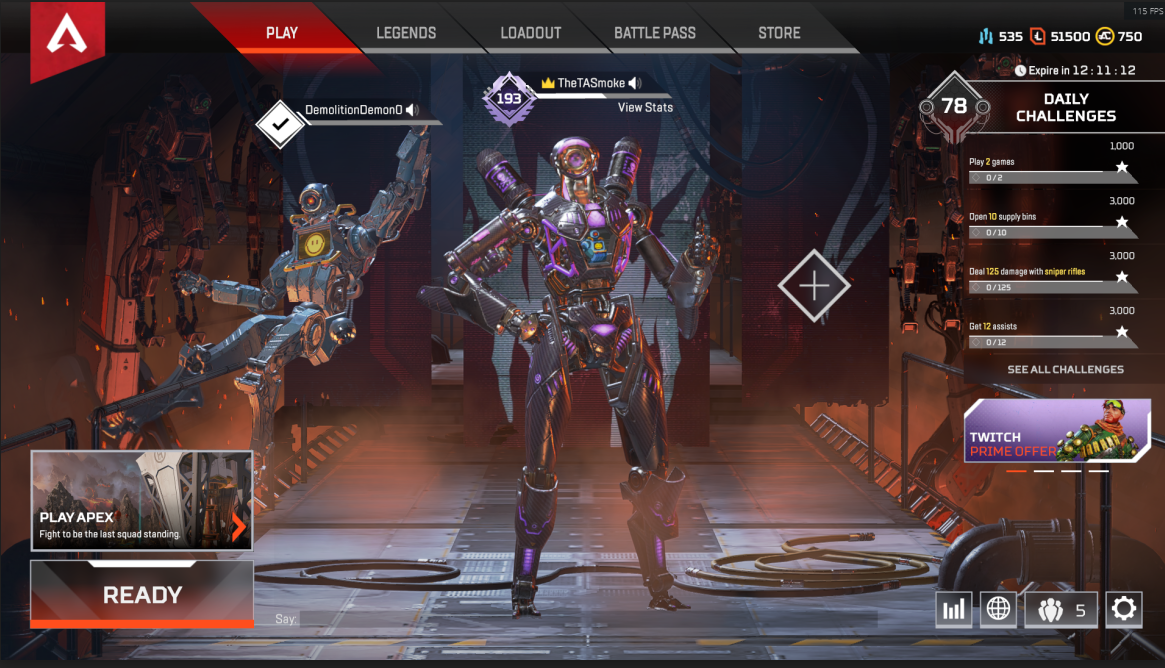The width and height of the screenshot is (1165, 668).
Task: Select the Play tab
Action: coord(282,33)
